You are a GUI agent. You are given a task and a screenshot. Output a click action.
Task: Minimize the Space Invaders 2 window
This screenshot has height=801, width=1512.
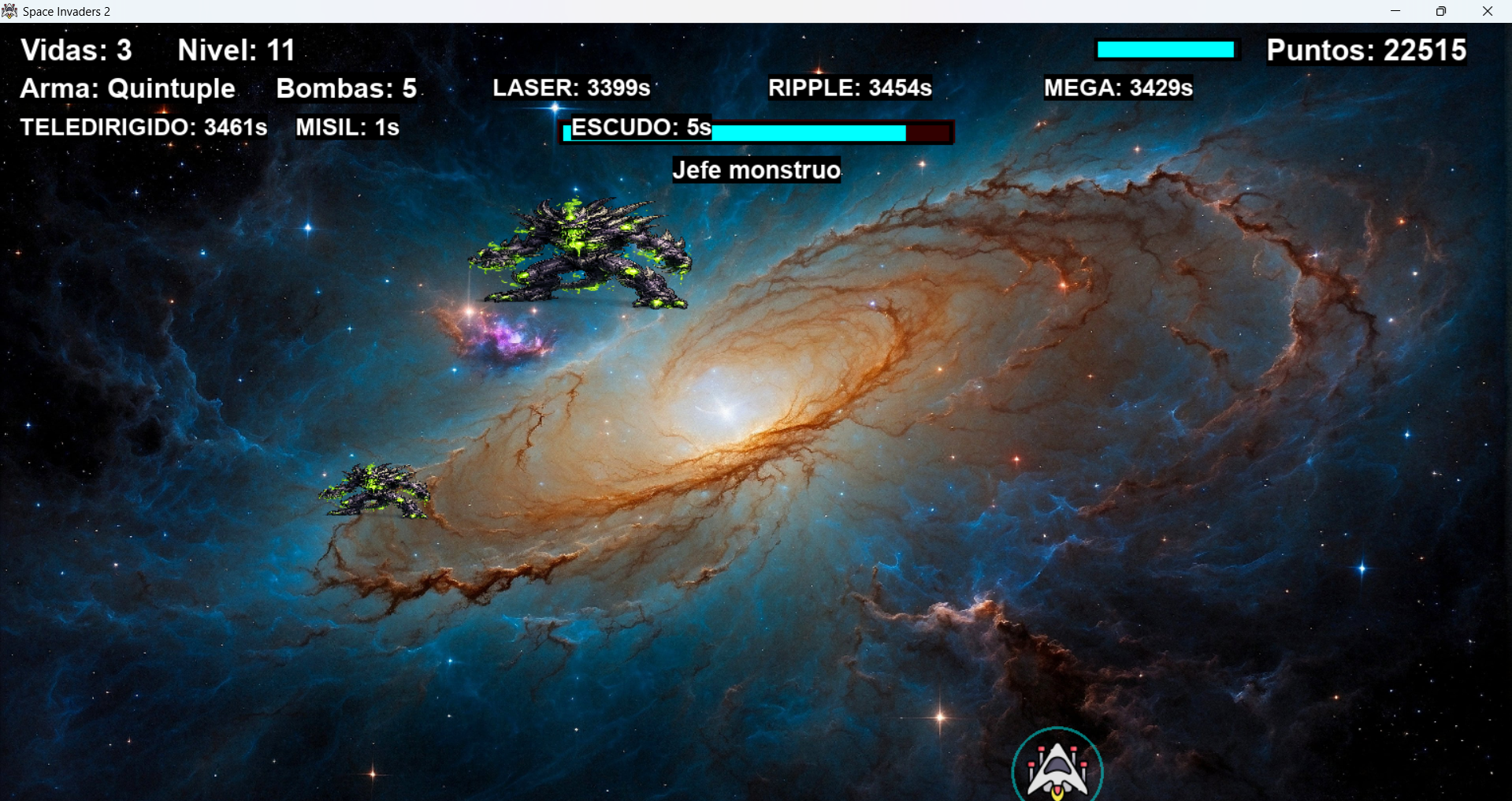coord(1395,11)
